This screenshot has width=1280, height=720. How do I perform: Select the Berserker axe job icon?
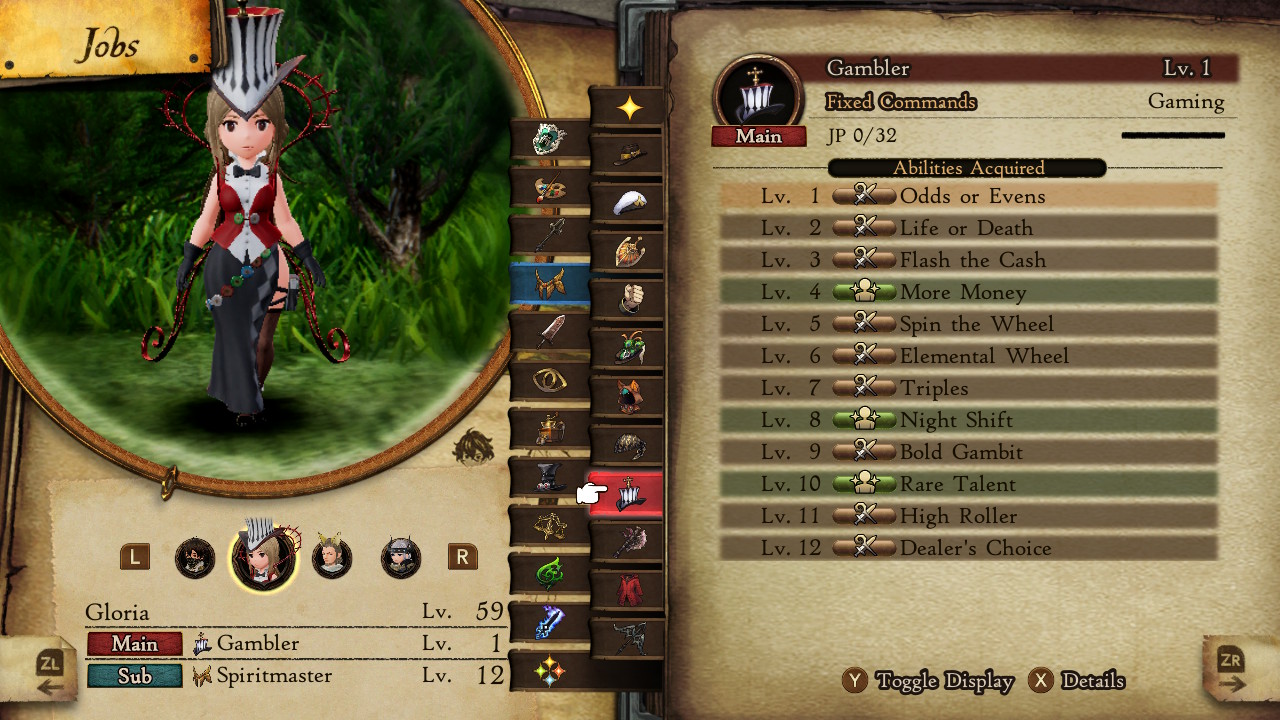click(x=629, y=540)
